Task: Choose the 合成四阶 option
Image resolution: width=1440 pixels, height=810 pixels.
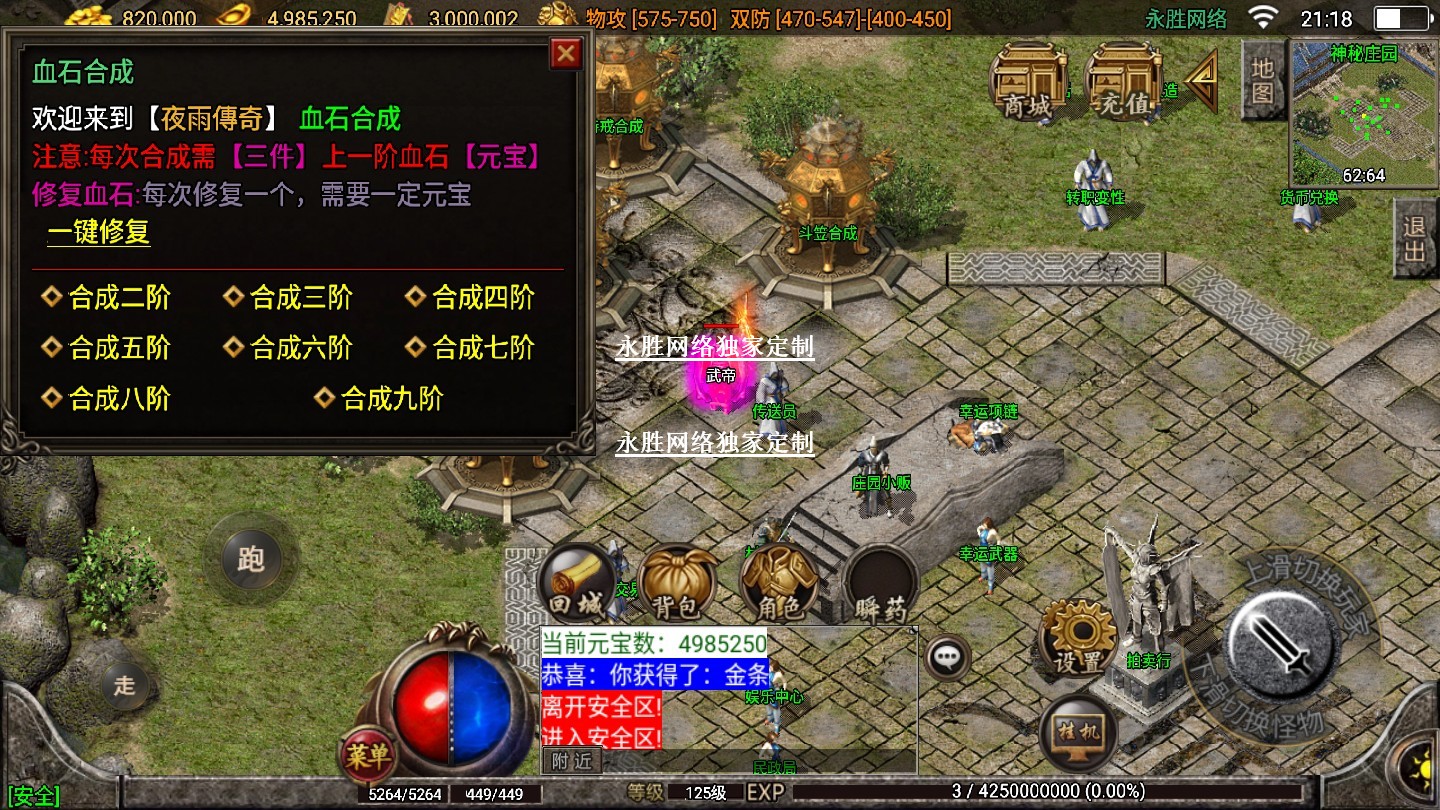Action: point(482,298)
